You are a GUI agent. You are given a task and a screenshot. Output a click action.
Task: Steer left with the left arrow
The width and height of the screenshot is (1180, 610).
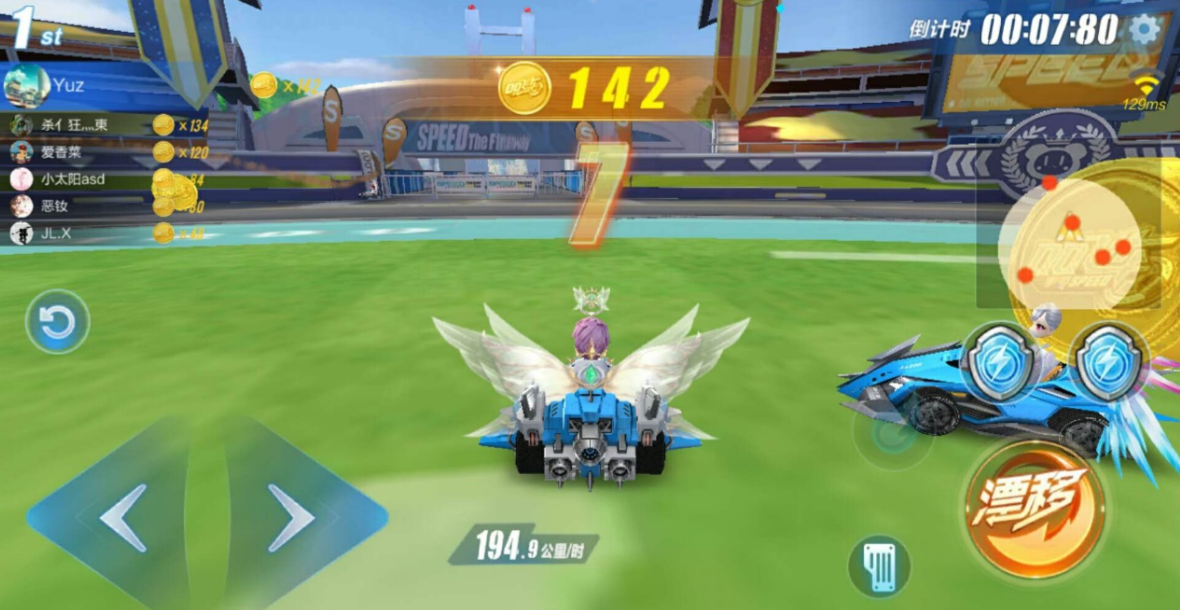[124, 517]
